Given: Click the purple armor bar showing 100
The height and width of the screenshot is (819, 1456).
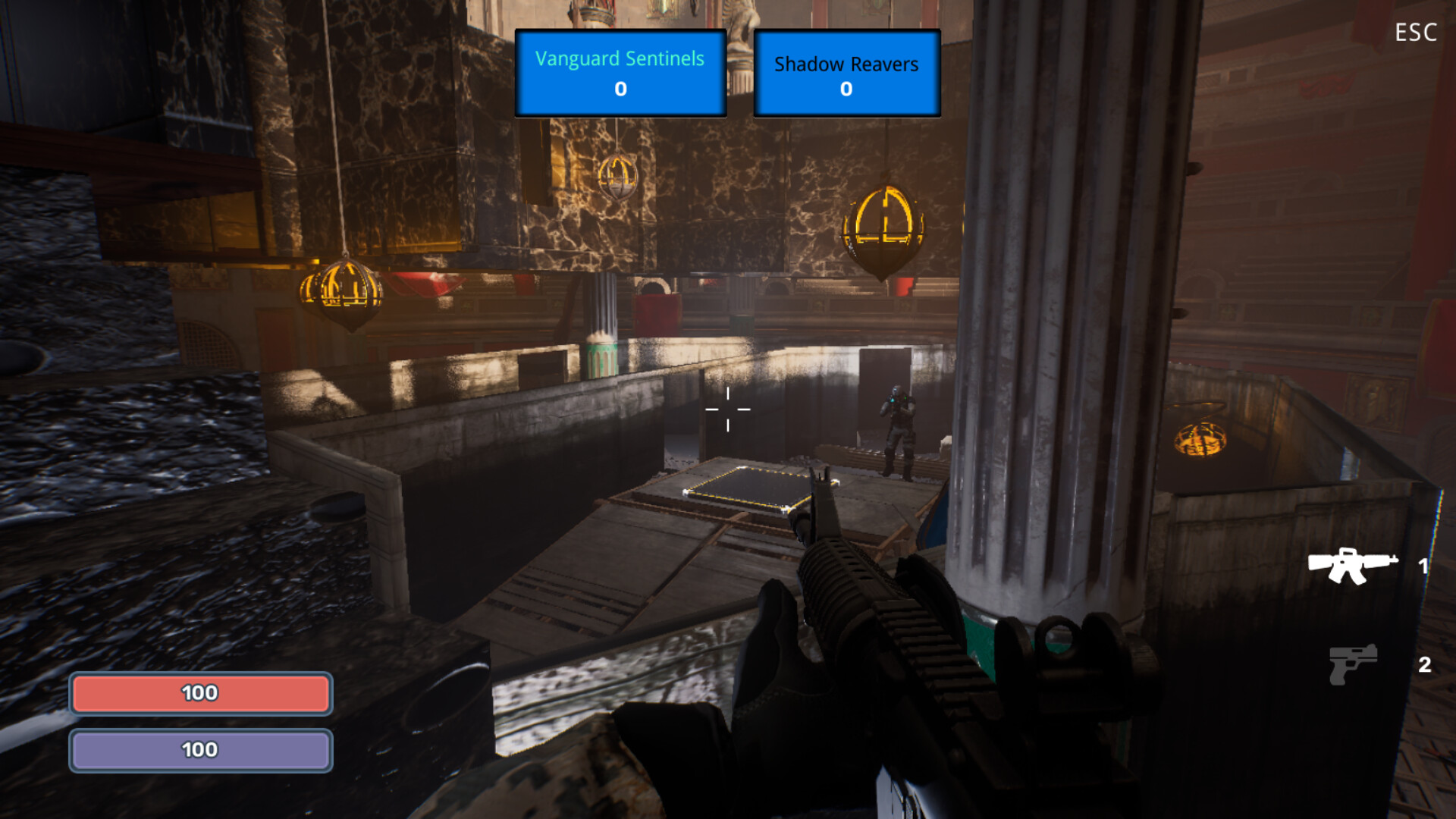Looking at the screenshot, I should tap(199, 749).
